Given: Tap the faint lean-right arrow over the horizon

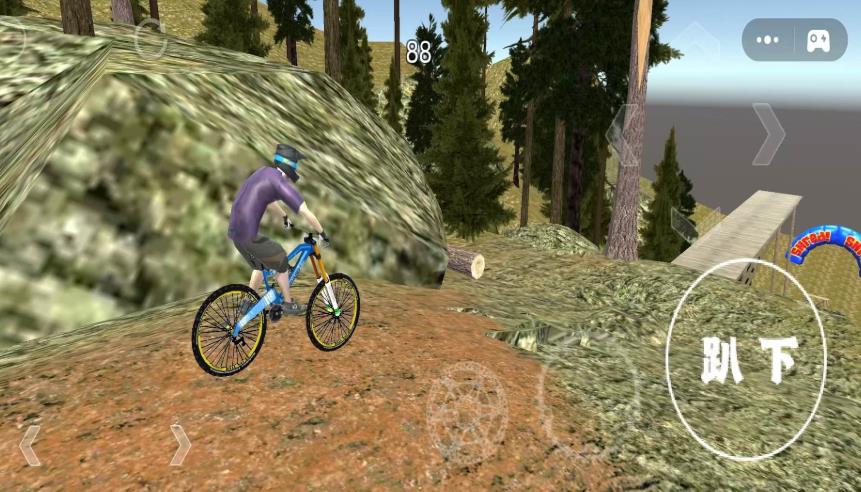Looking at the screenshot, I should pos(768,134).
